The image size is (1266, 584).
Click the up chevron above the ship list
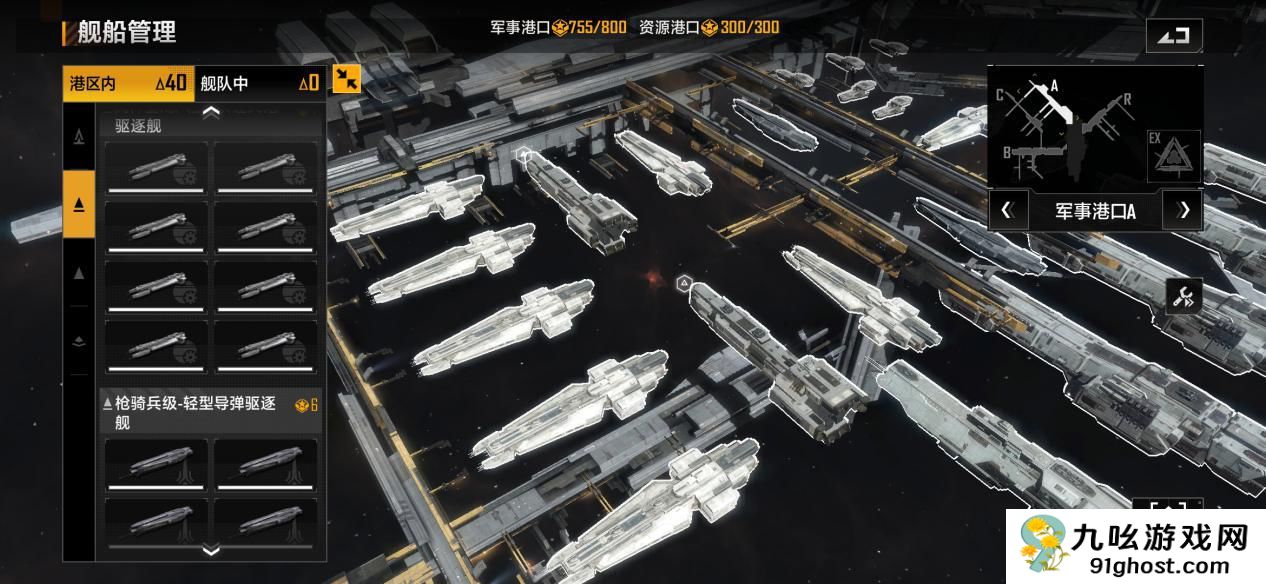pos(211,112)
